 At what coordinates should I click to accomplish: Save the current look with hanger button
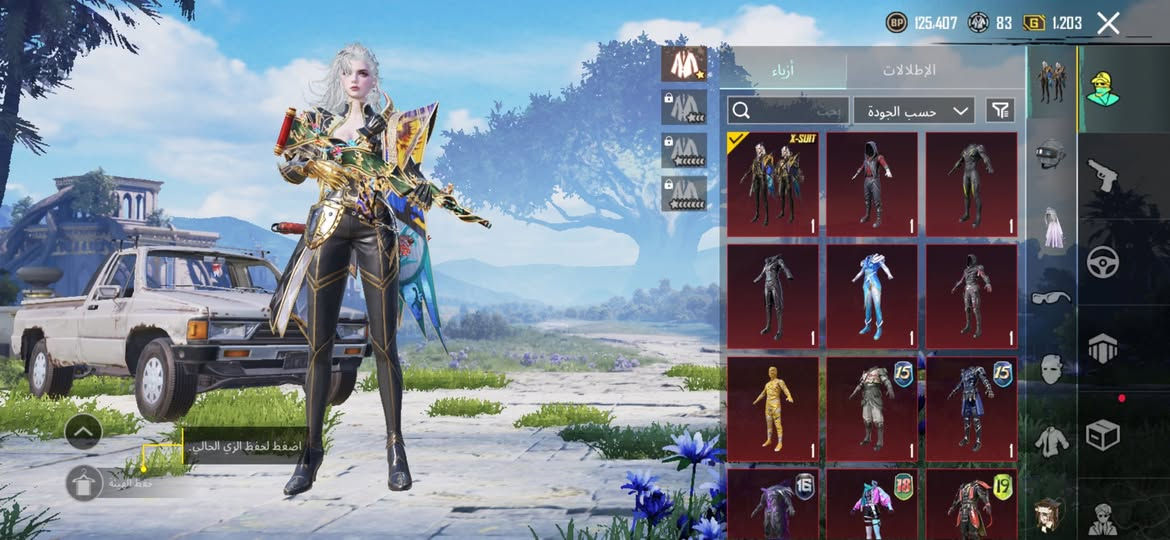[84, 483]
